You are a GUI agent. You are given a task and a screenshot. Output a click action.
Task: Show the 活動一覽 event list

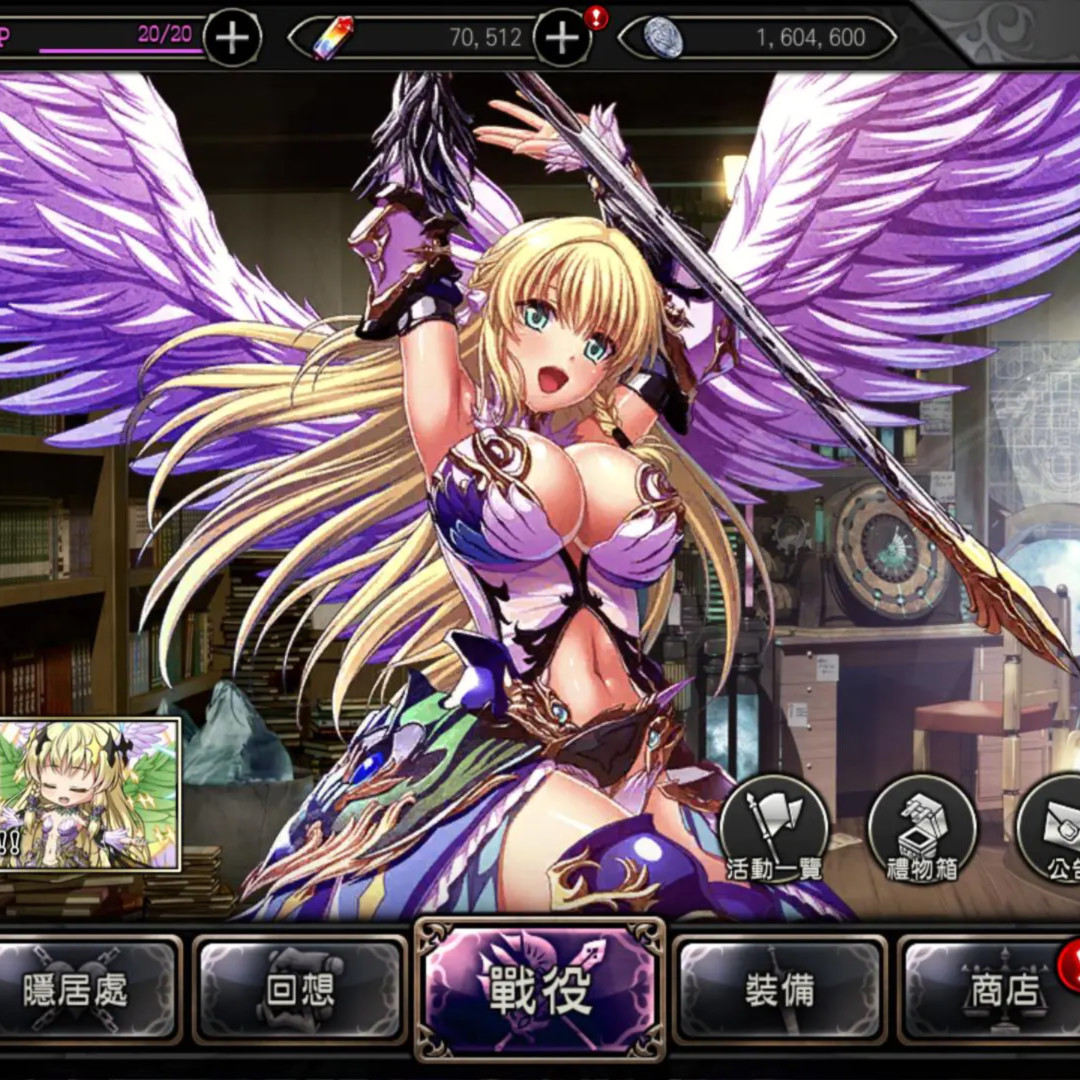coord(774,830)
